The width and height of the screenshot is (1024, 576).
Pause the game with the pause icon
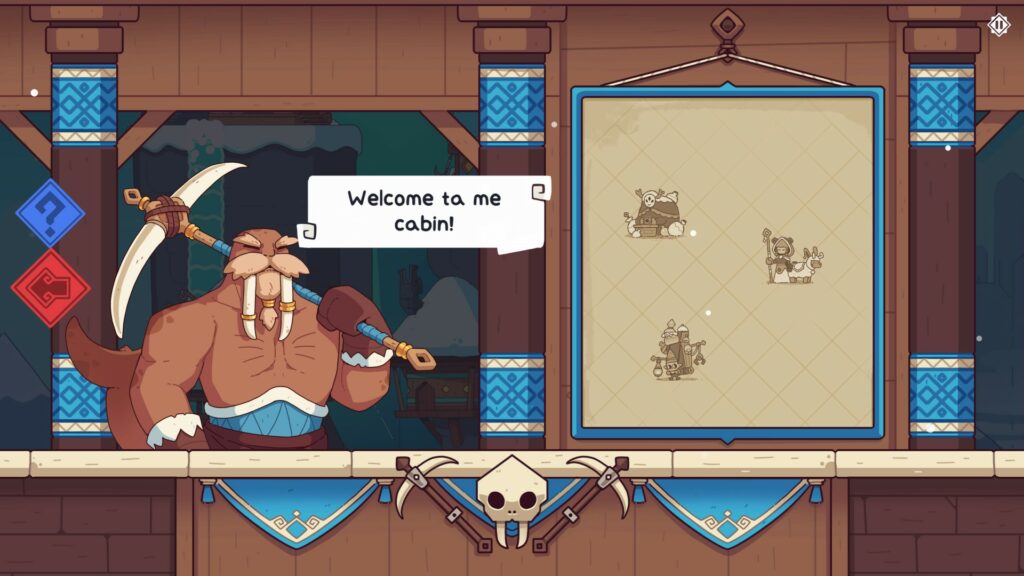998,24
